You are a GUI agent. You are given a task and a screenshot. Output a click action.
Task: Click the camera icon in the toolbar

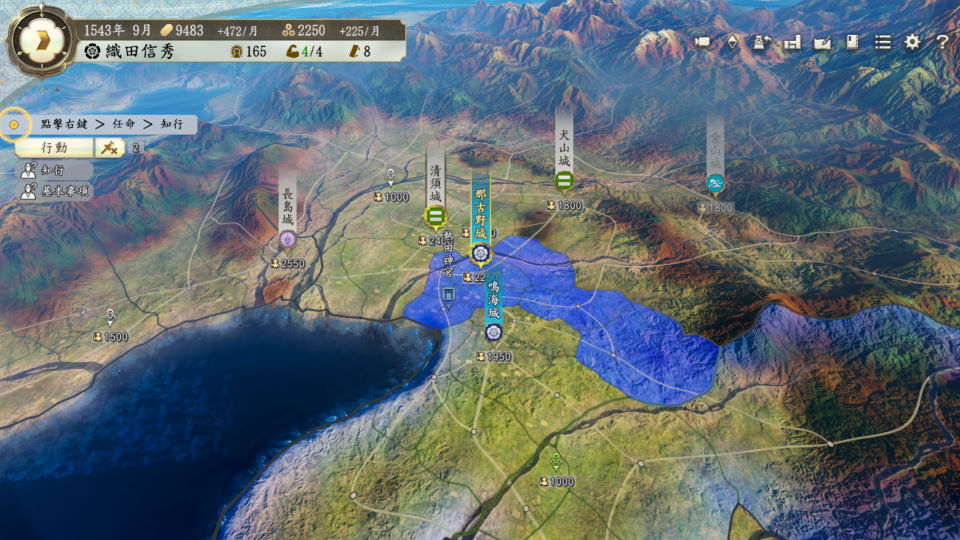(x=702, y=42)
